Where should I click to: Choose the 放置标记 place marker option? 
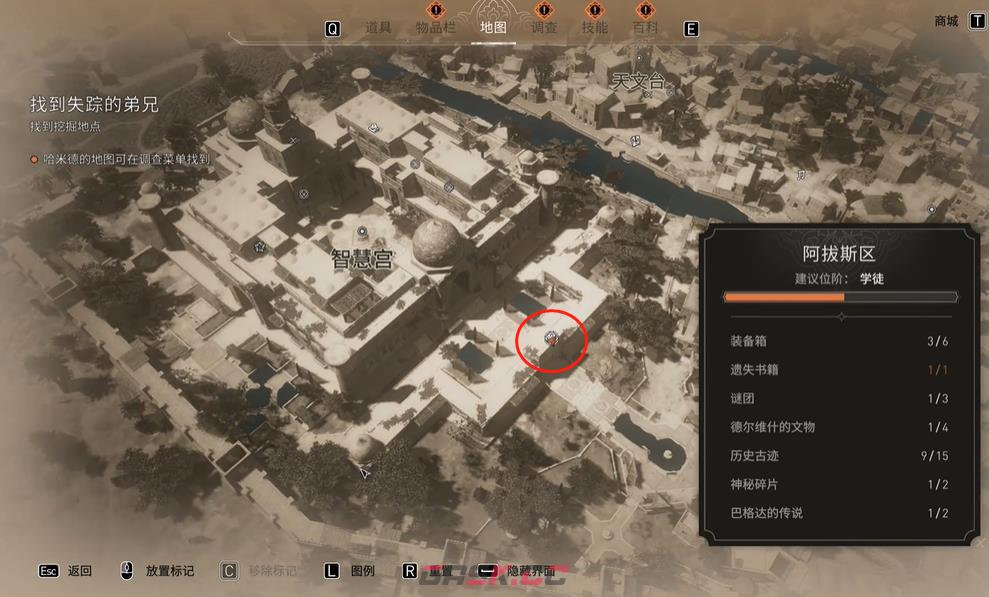[169, 571]
